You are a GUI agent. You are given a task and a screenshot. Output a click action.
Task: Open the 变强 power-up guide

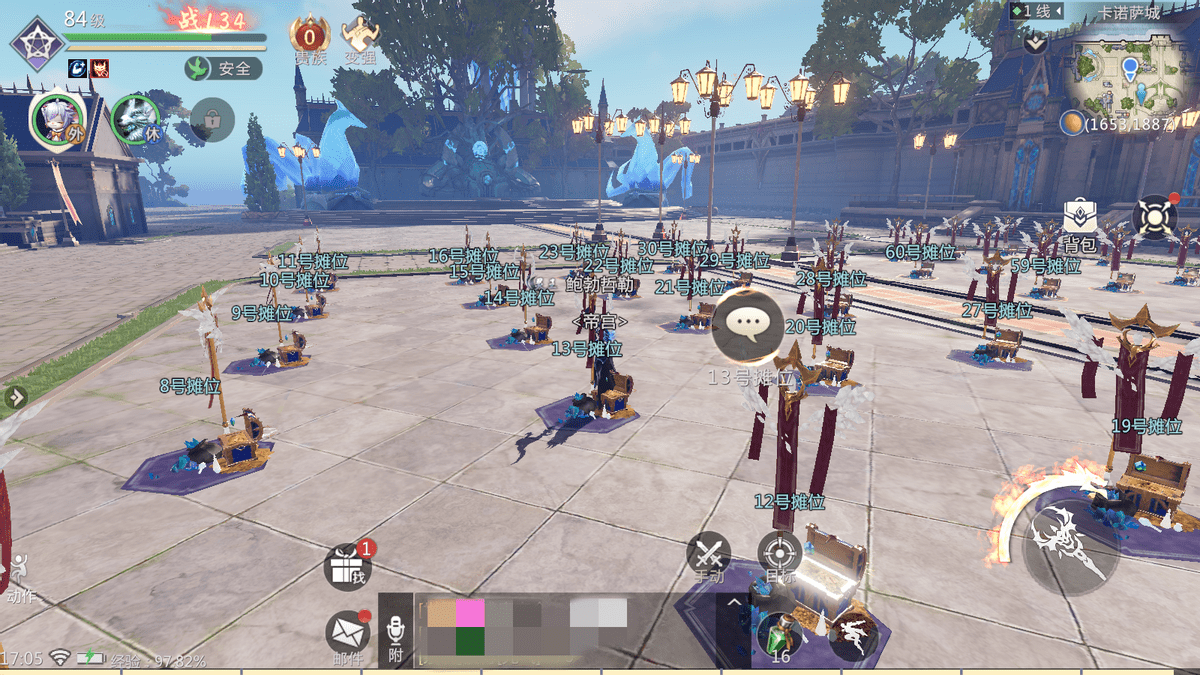coord(360,40)
